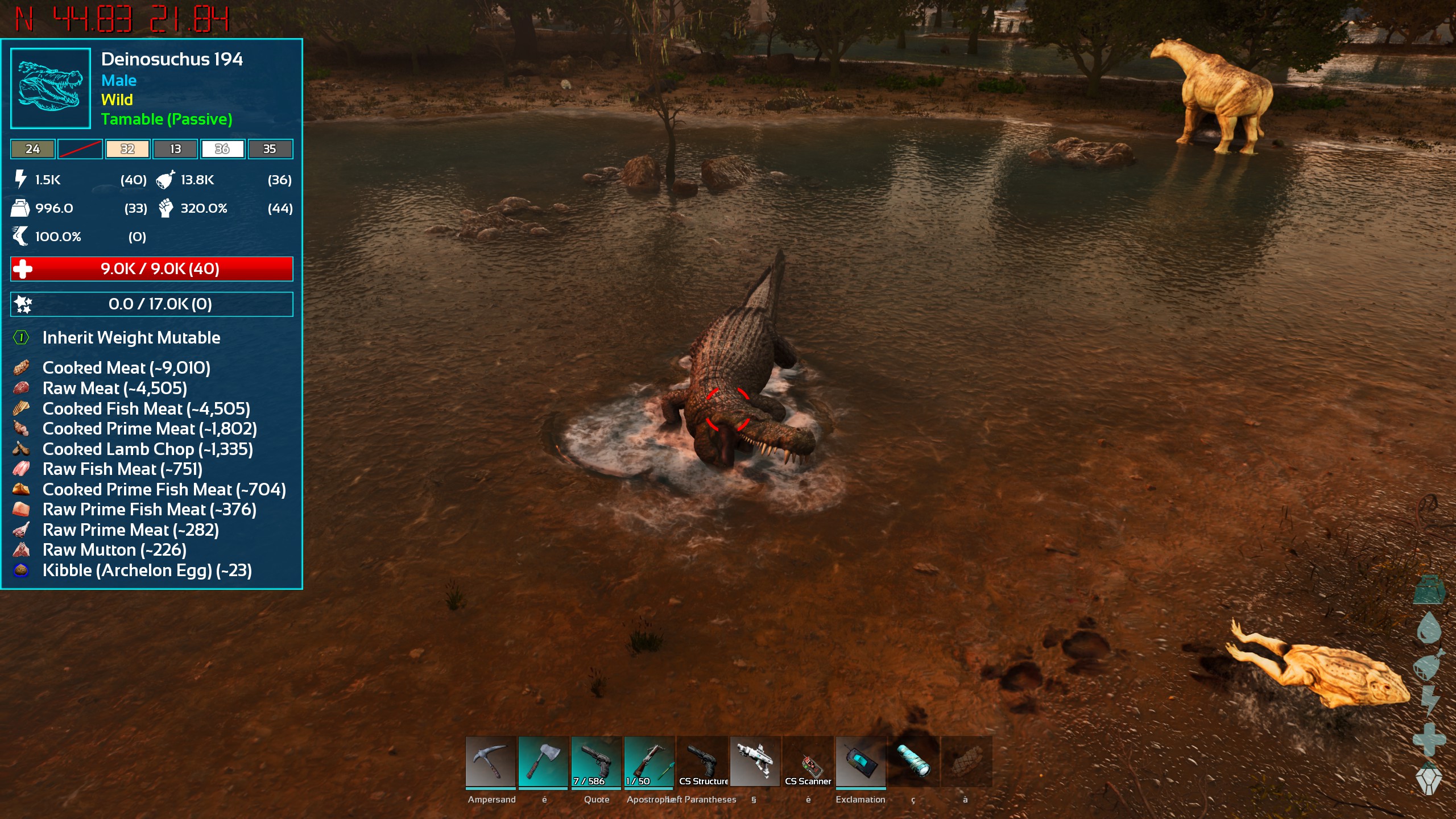
Task: Select the cyan wrapped flashlight slot
Action: click(913, 762)
